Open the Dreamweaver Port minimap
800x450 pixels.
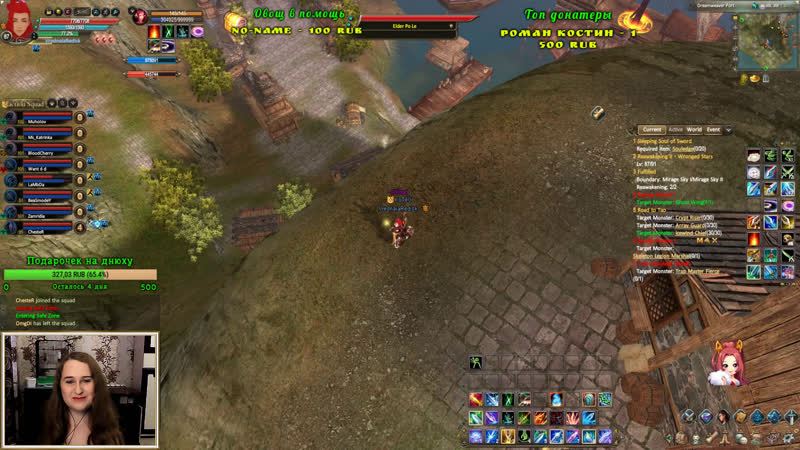click(766, 45)
